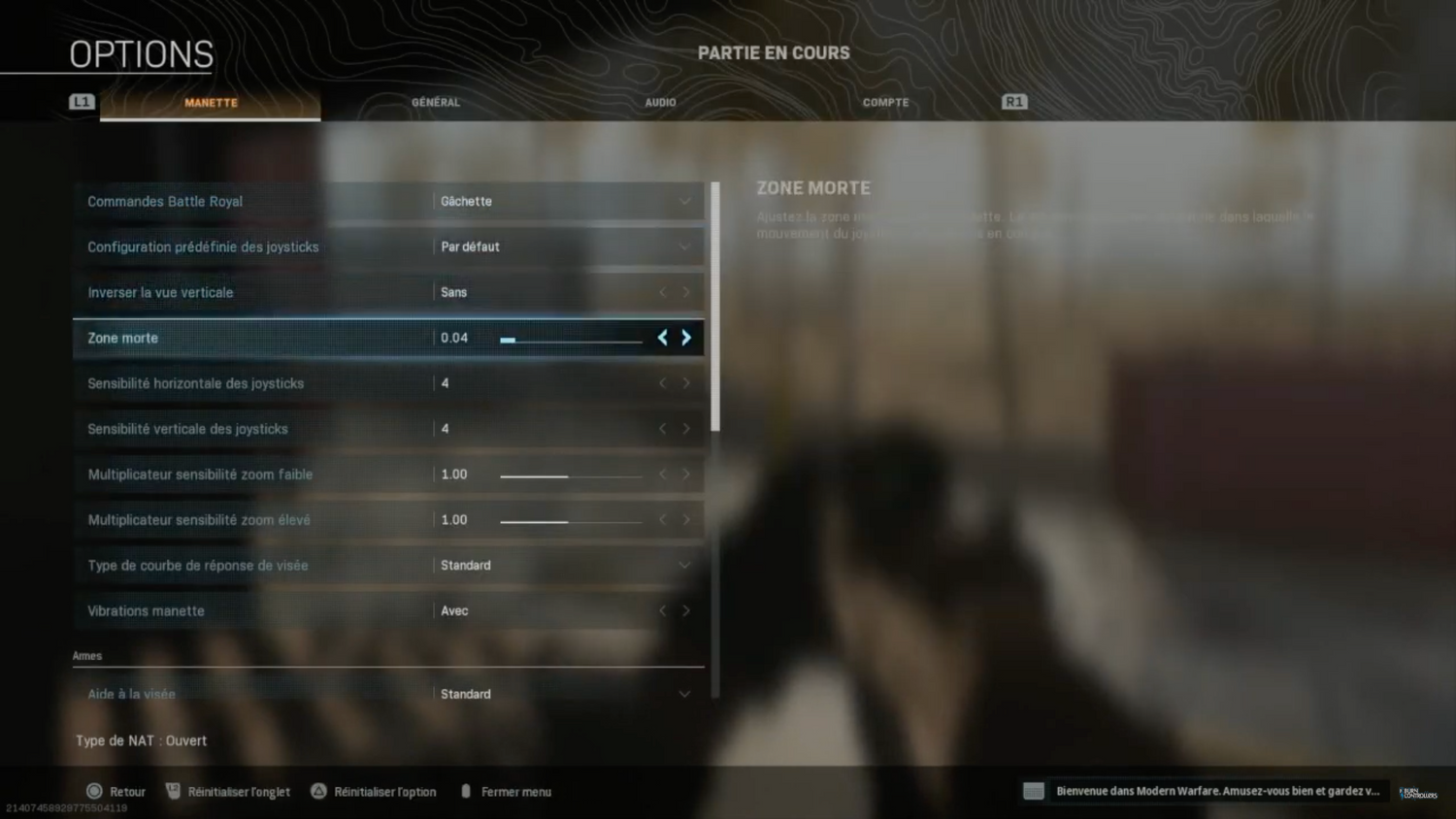Screen dimensions: 1456x819
Task: Toggle Vibrations manette setting
Action: click(686, 611)
